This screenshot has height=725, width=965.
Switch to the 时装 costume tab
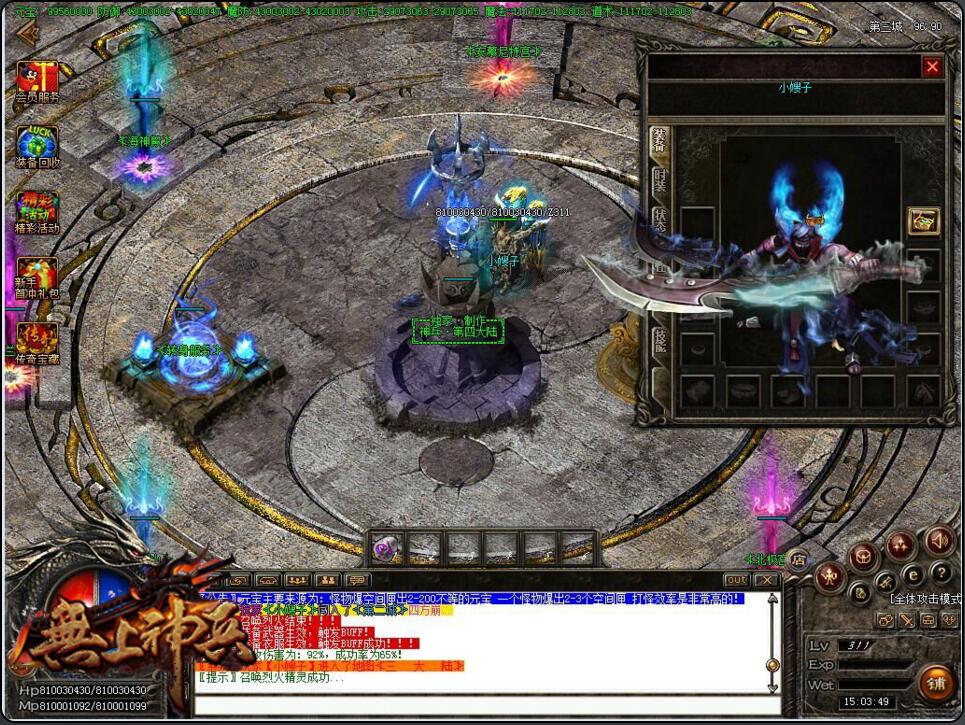pos(660,184)
